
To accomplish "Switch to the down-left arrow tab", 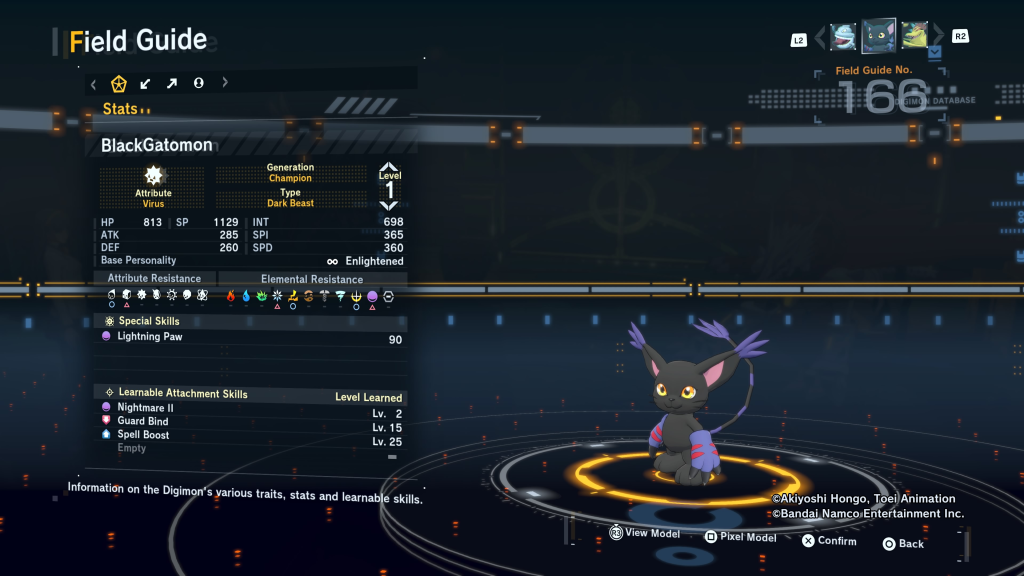I will pyautogui.click(x=145, y=84).
